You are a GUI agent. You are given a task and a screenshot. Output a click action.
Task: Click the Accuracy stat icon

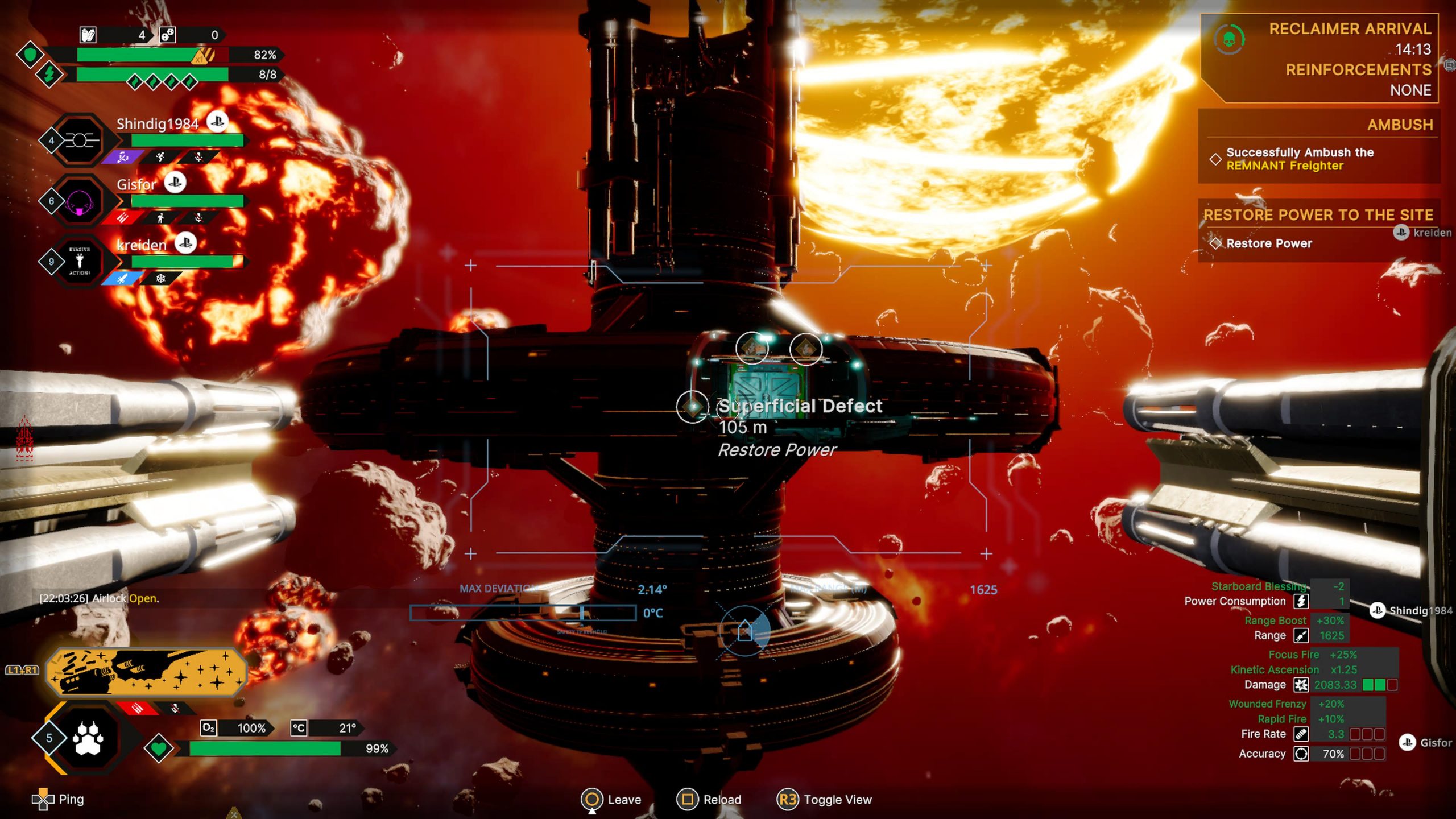point(1301,754)
